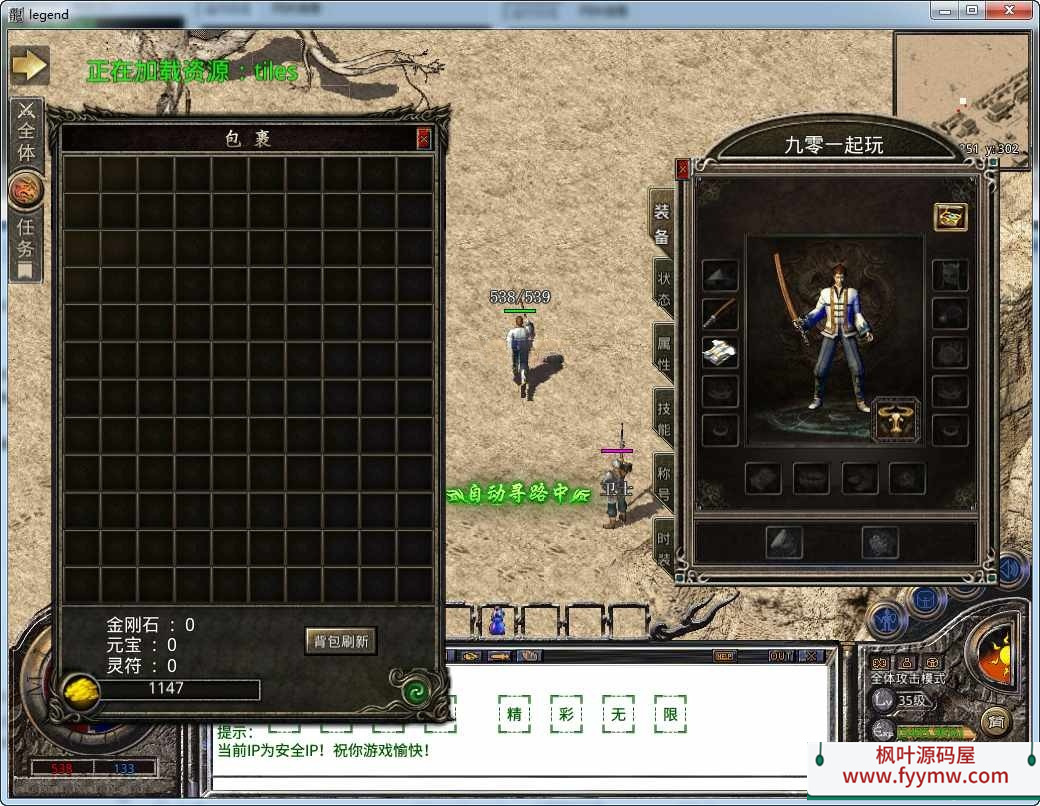
Task: Click the 背包刷新 refresh button
Action: click(x=340, y=641)
